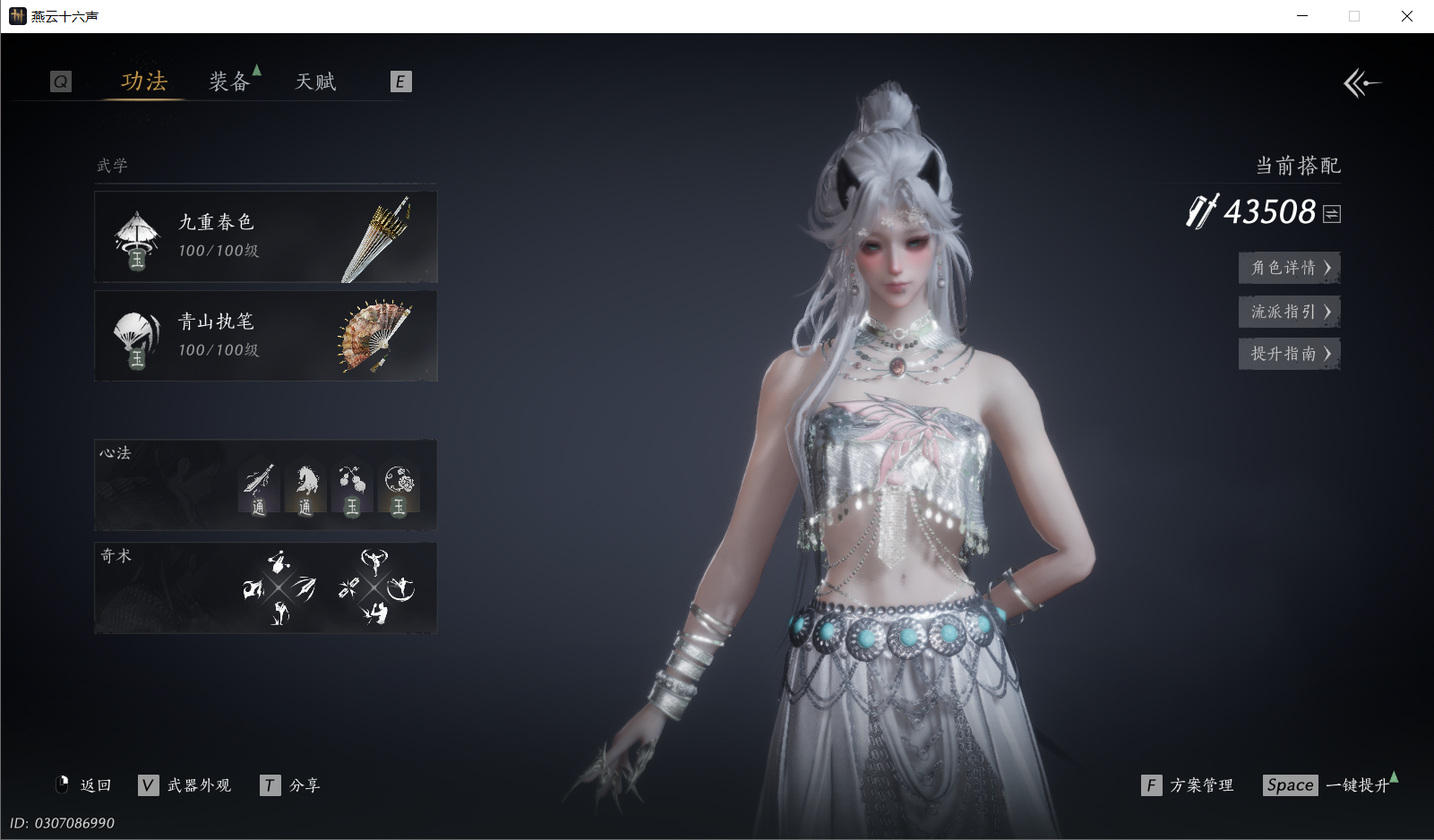
Task: Open the 奇术 mystic skills panel
Action: coord(266,587)
